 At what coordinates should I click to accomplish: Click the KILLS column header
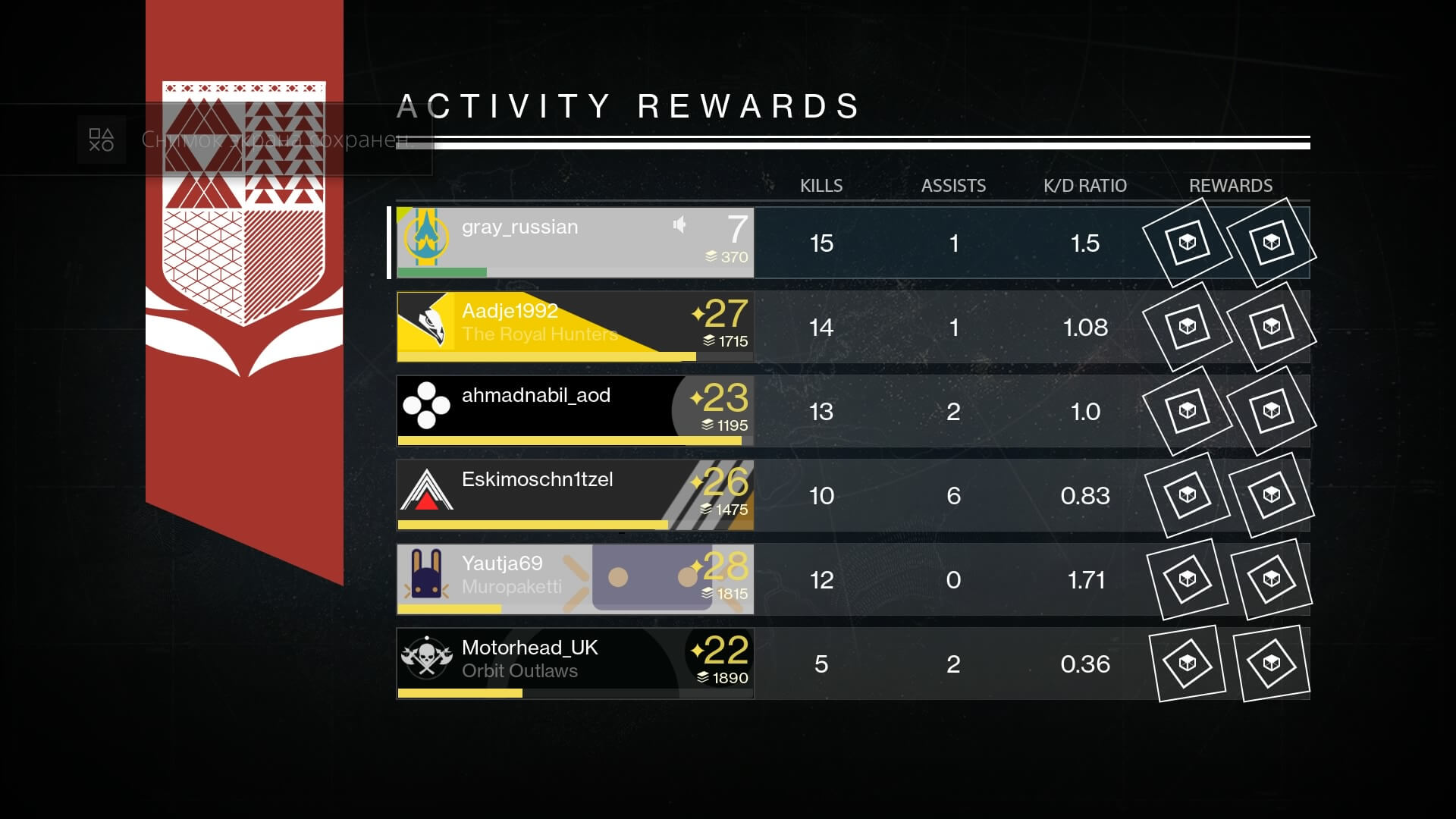coord(822,185)
